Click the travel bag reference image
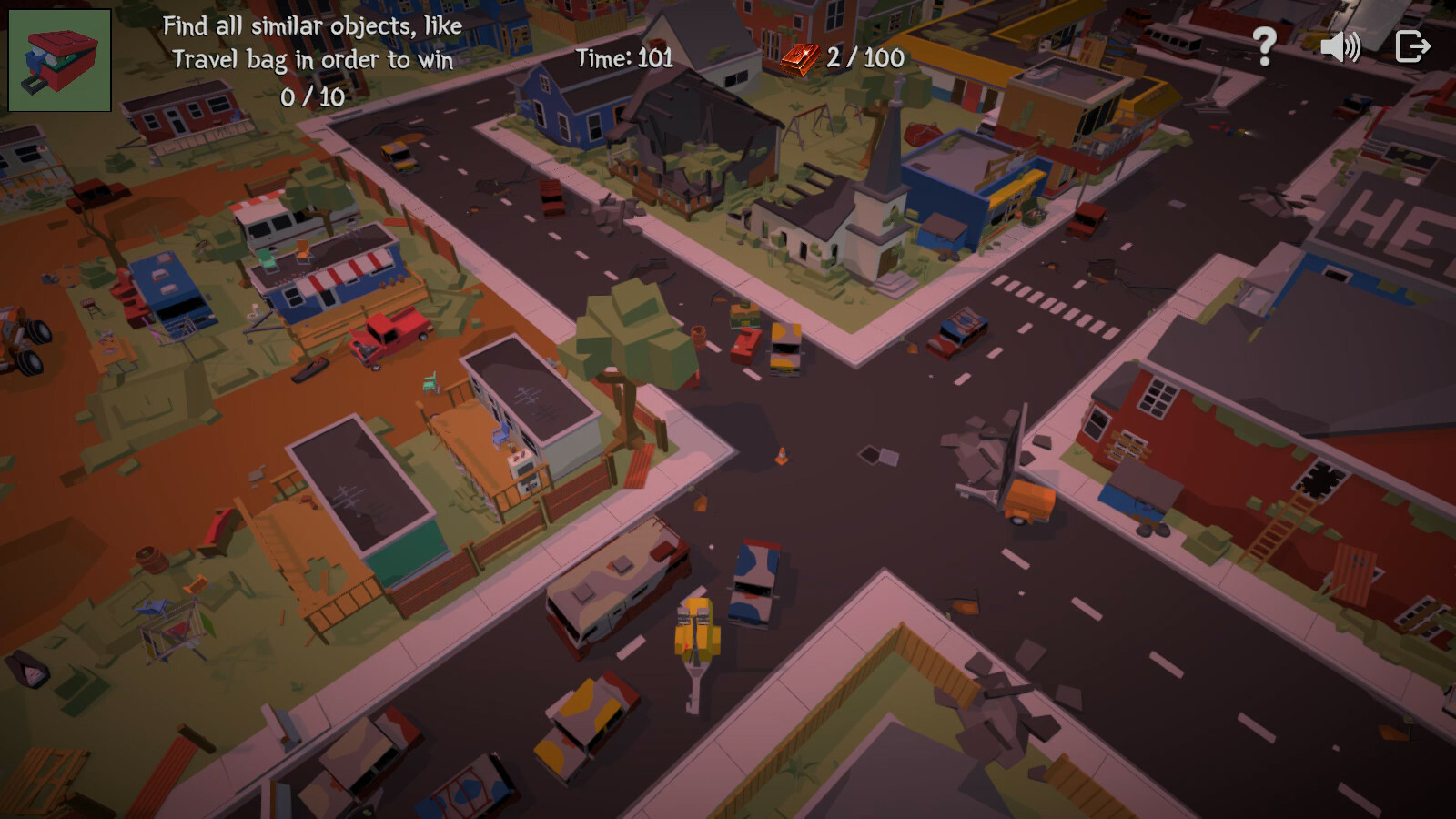Screen dimensions: 1456x819 [x=60, y=57]
